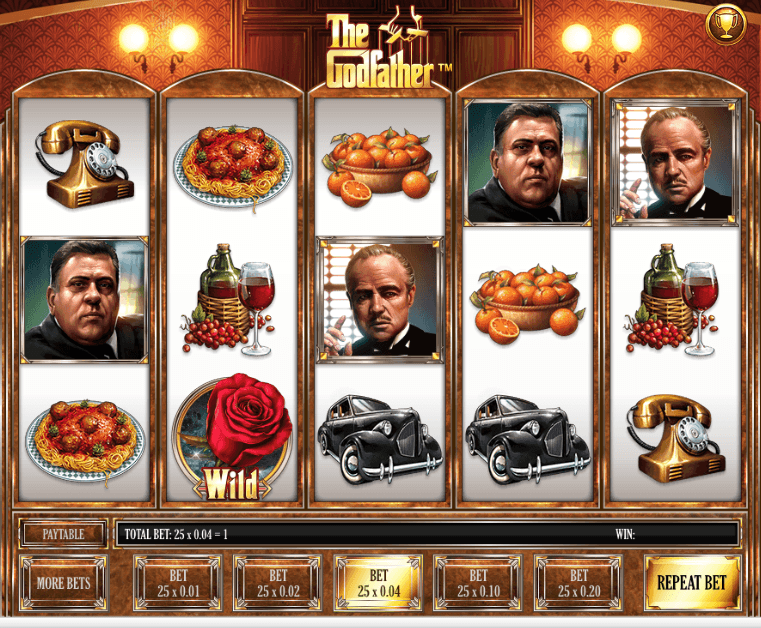Place the 25 x 0.10 bet
The image size is (761, 628).
(x=478, y=583)
